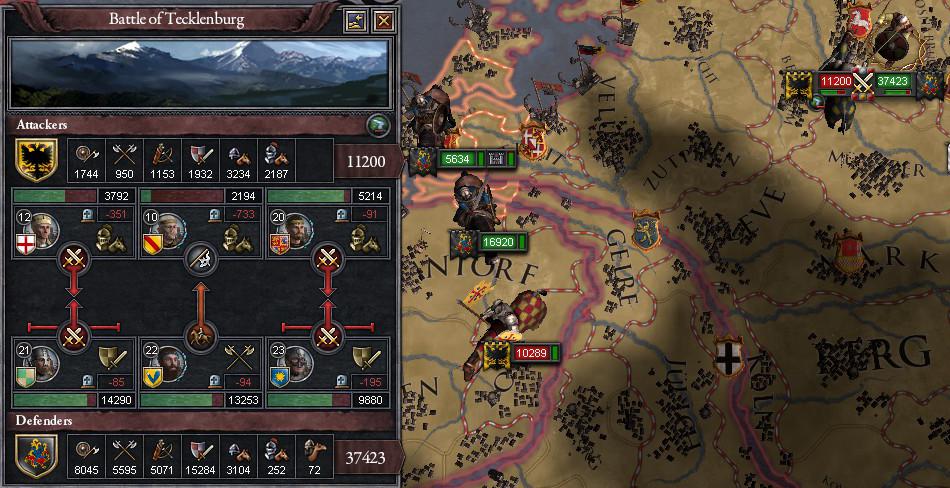Screen dimensions: 950x488
Task: Select the army banner showing 10289 troops
Action: point(529,353)
